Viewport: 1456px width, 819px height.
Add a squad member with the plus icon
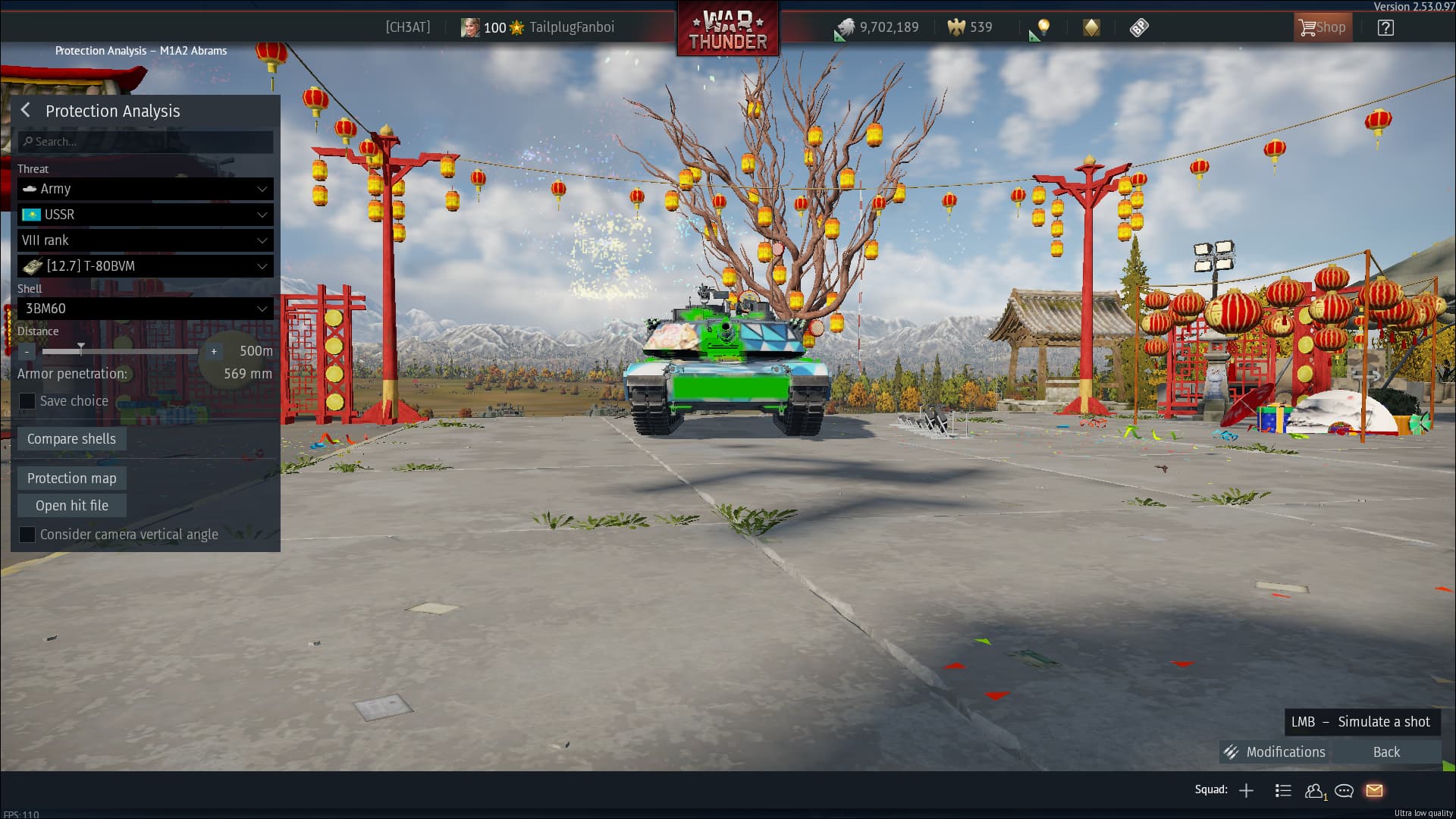(1246, 790)
